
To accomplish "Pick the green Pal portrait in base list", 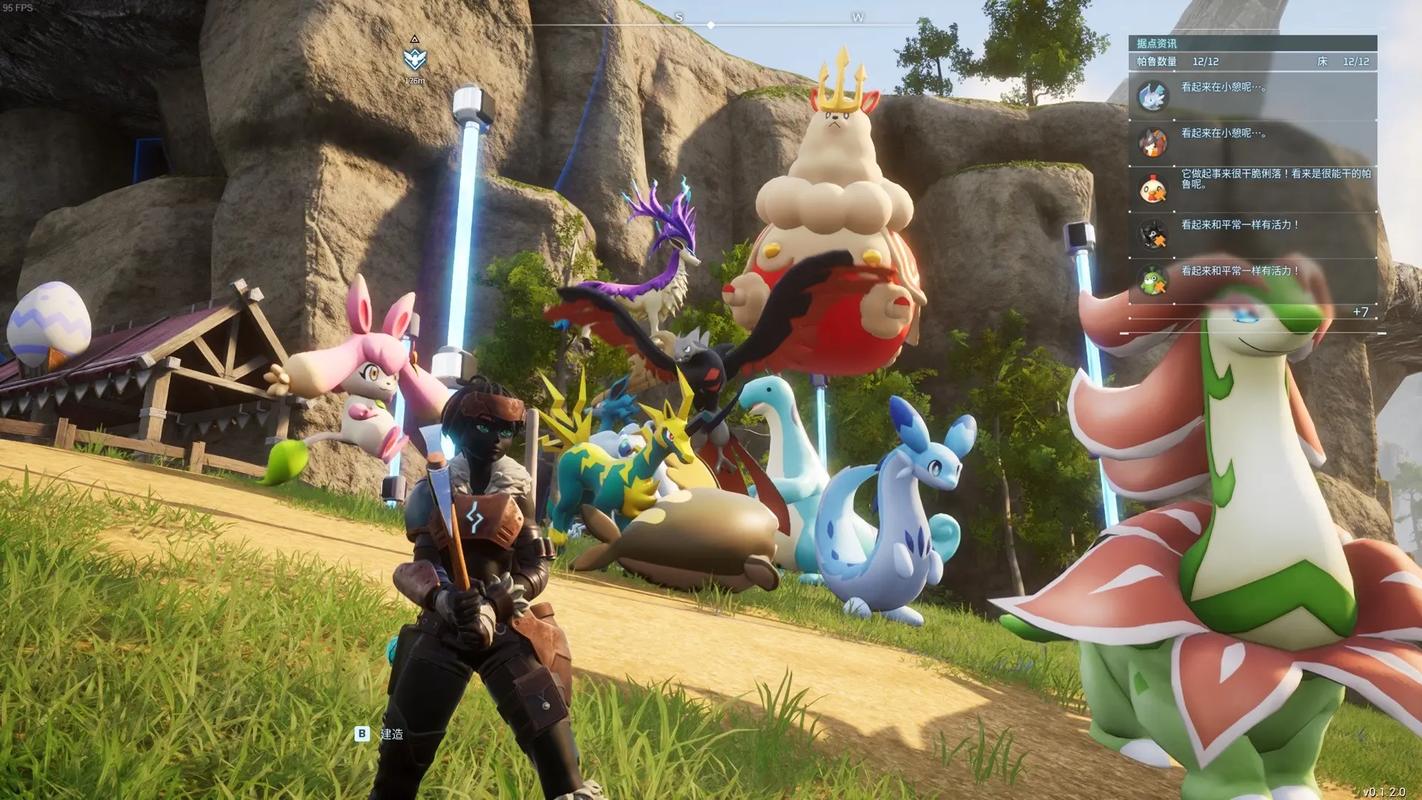I will tap(1153, 280).
